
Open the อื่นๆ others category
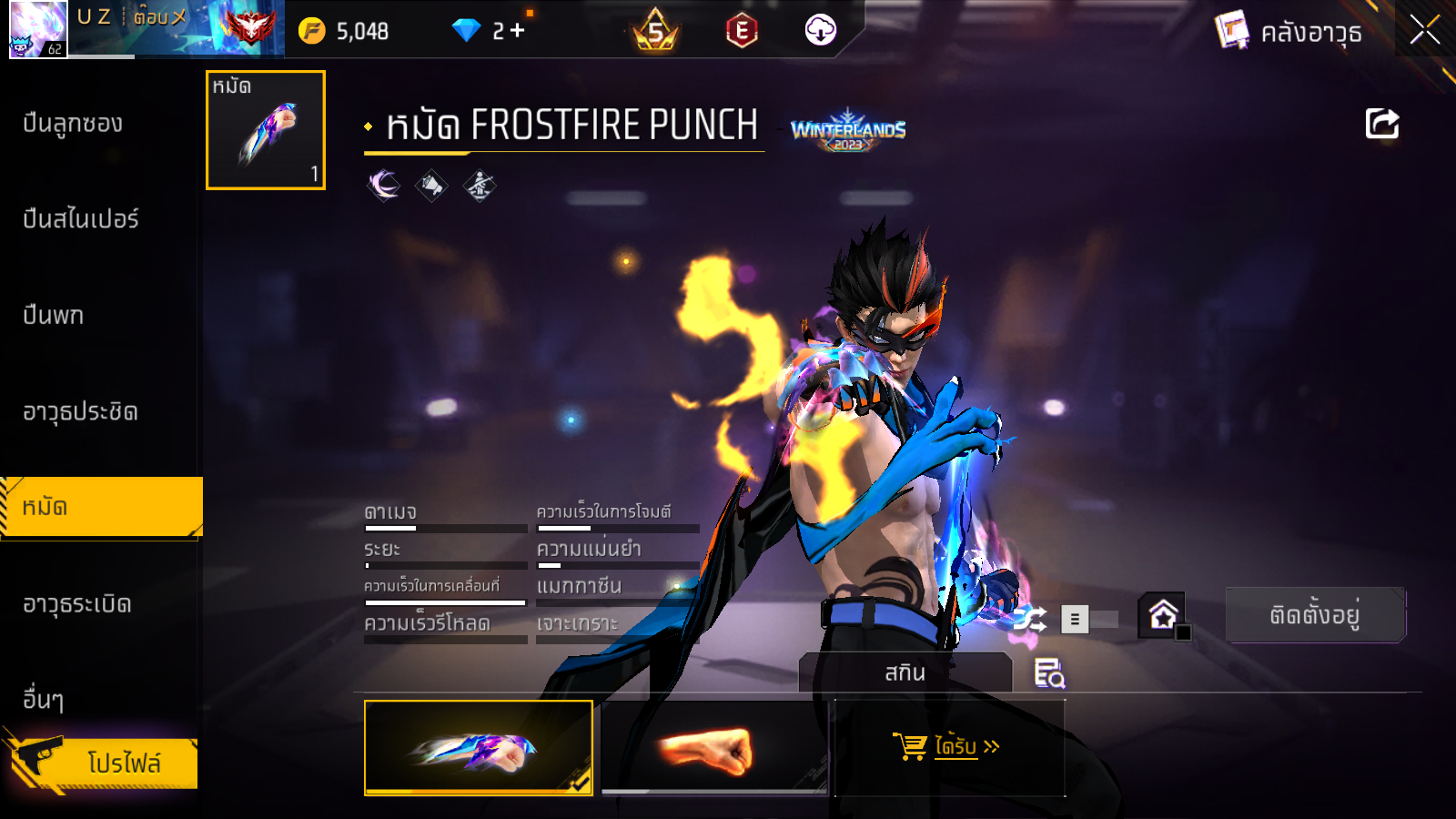coord(44,700)
